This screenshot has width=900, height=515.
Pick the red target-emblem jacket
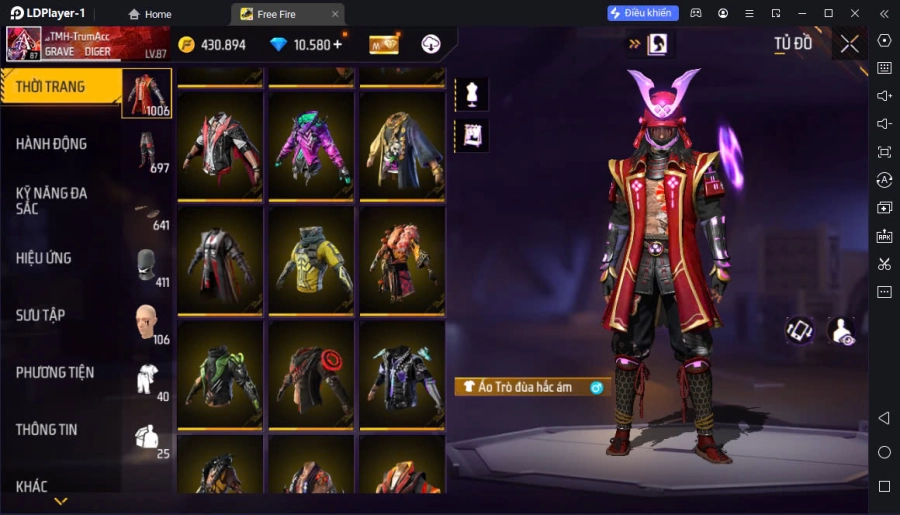[311, 376]
